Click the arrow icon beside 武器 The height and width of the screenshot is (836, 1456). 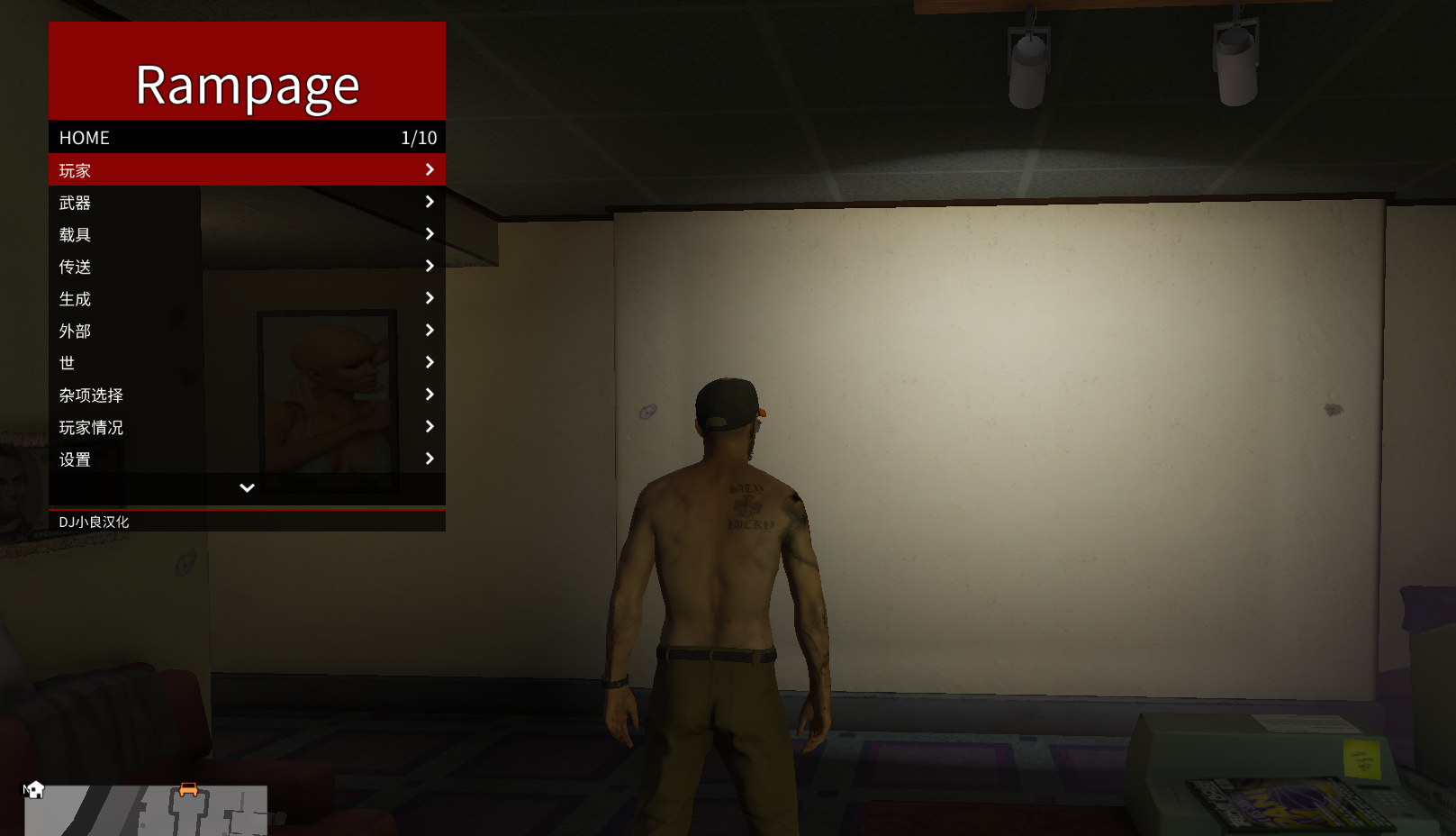430,202
